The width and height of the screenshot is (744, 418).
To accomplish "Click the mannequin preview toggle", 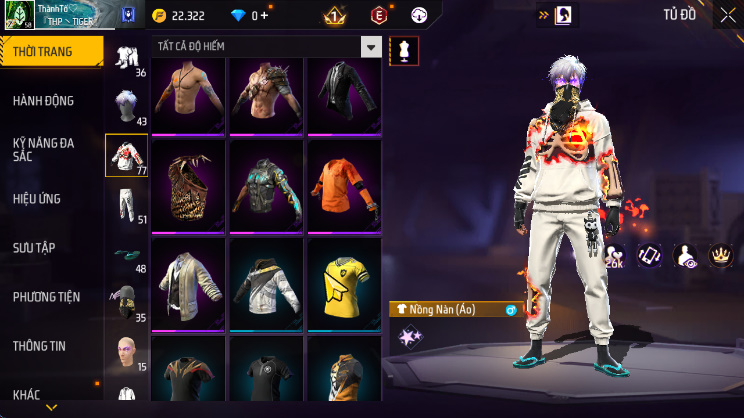I will click(404, 50).
